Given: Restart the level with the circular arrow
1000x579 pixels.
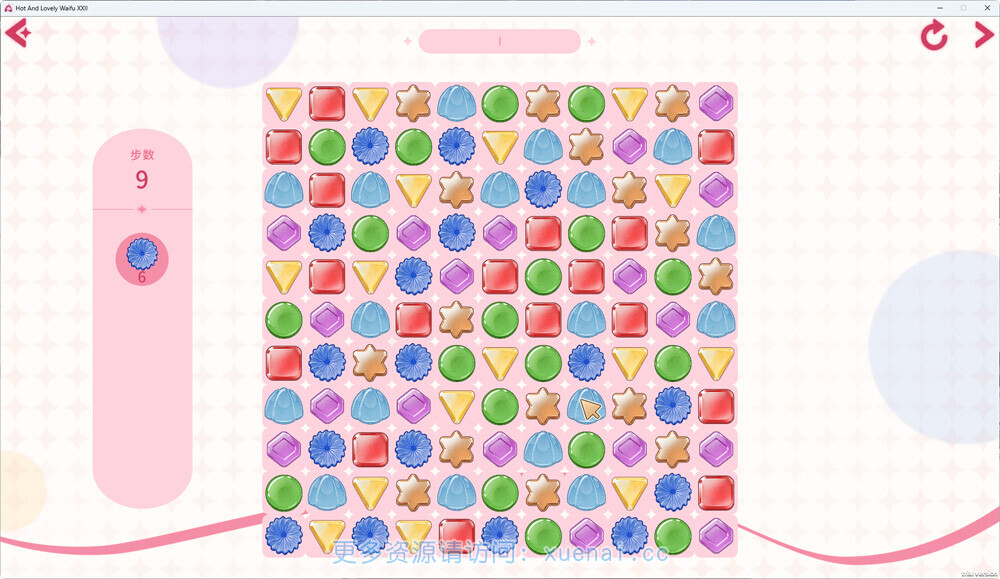Looking at the screenshot, I should (934, 36).
